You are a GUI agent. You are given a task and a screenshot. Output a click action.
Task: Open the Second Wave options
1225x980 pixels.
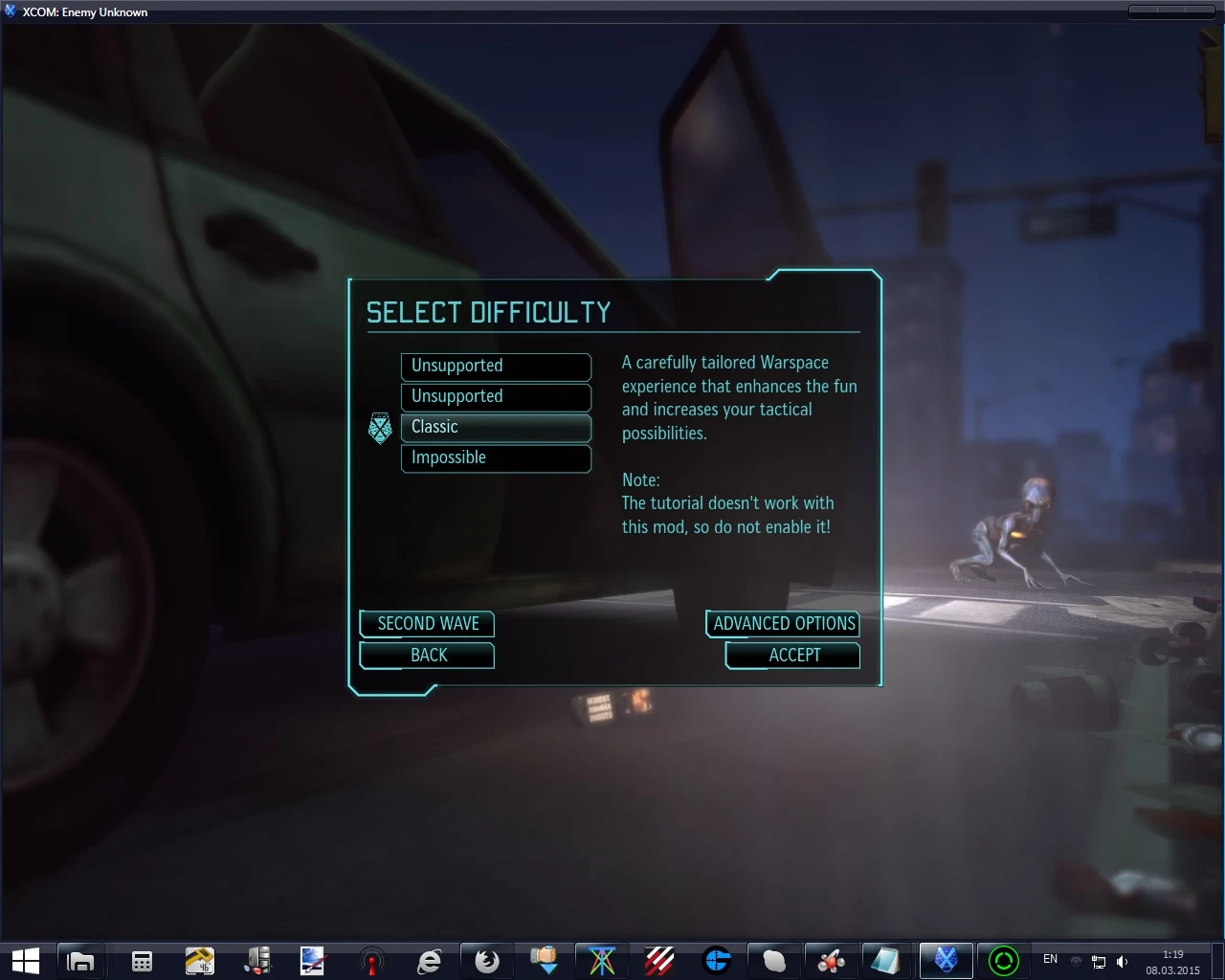(x=427, y=623)
